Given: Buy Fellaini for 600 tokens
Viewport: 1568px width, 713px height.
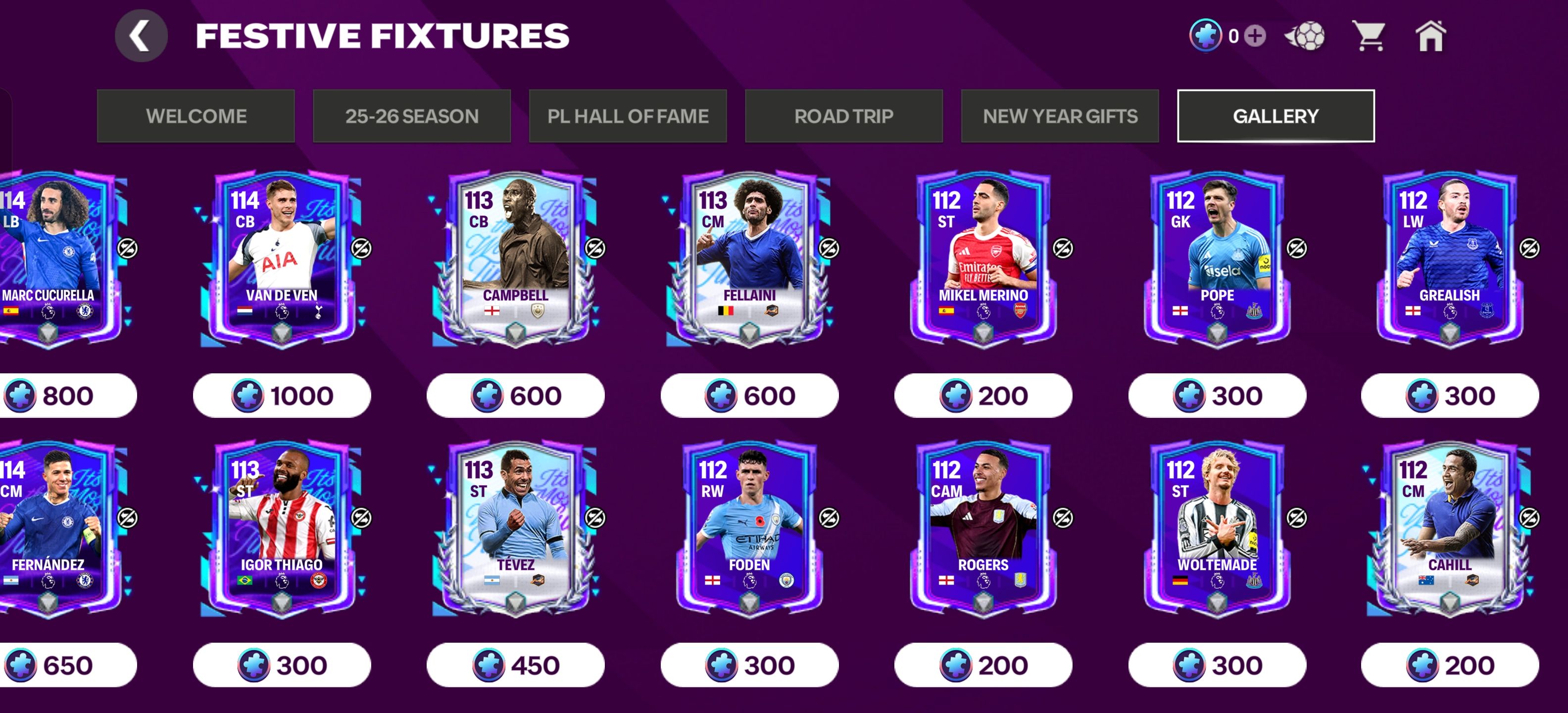Looking at the screenshot, I should click(x=749, y=396).
